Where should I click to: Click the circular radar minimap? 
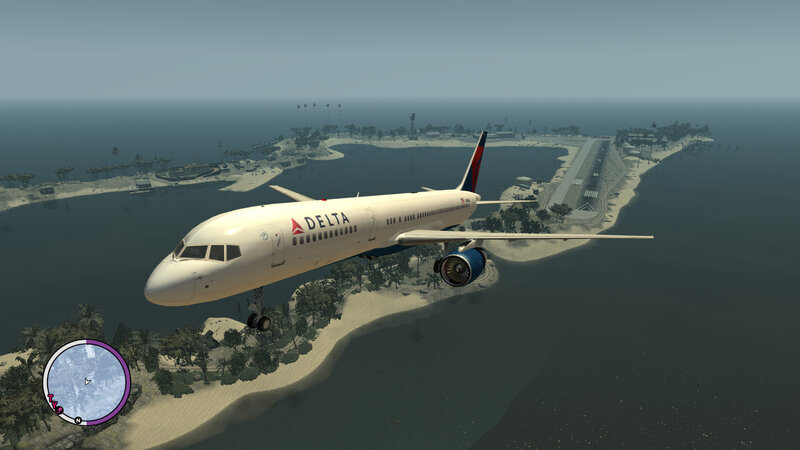(87, 381)
